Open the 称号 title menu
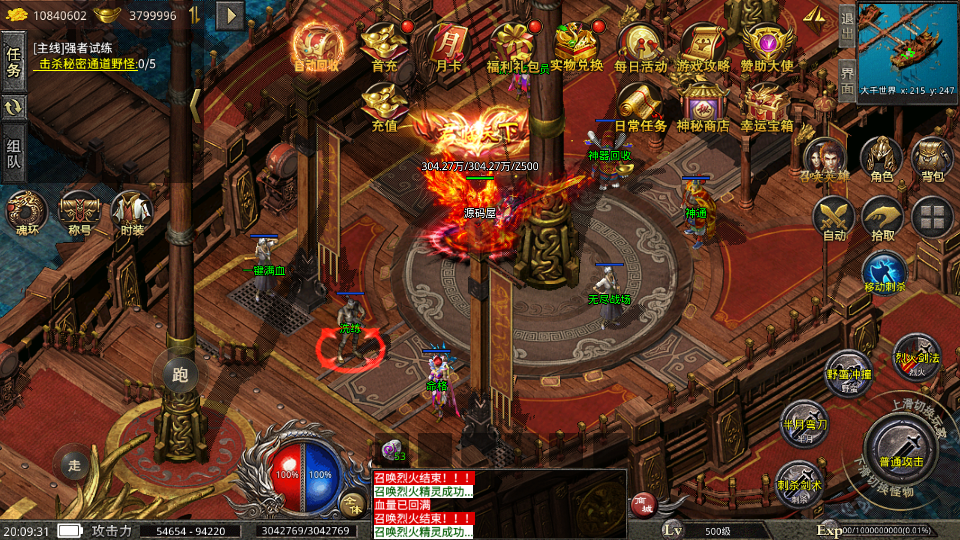960x540 pixels. pos(78,211)
